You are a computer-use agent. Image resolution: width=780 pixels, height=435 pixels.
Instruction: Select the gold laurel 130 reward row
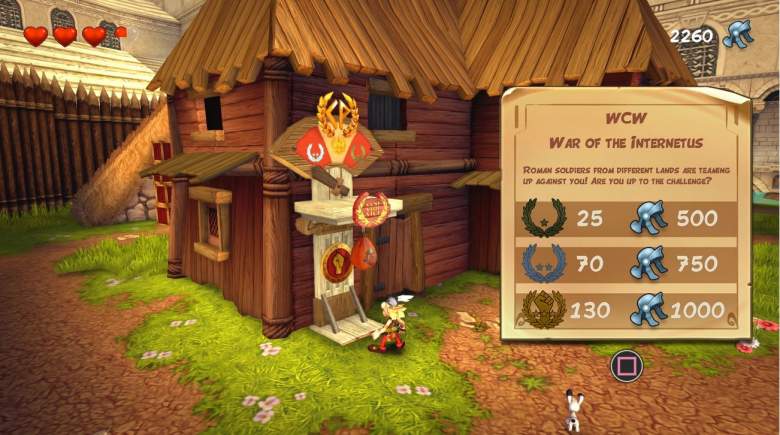[625, 310]
